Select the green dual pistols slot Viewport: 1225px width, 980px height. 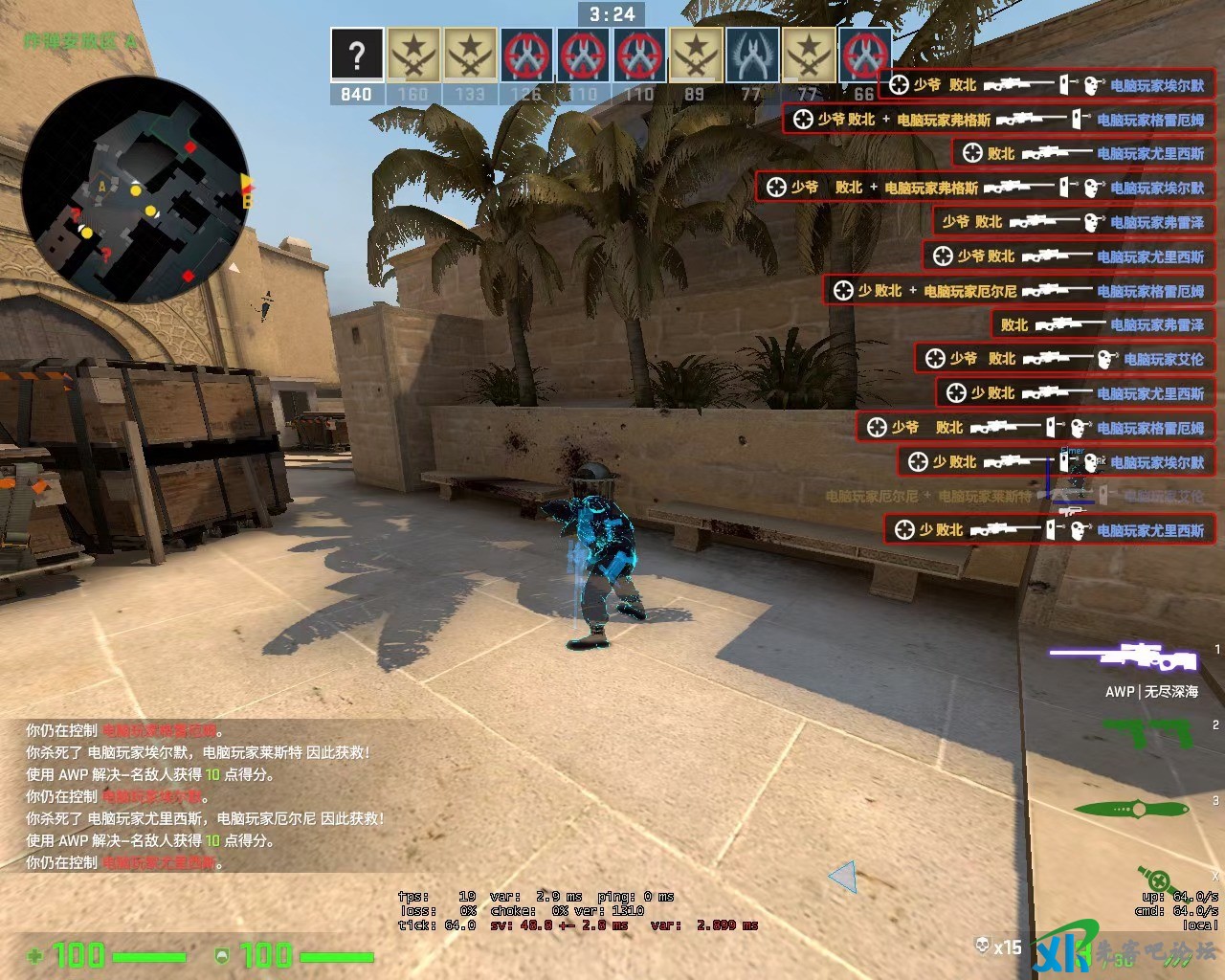coord(1147,734)
